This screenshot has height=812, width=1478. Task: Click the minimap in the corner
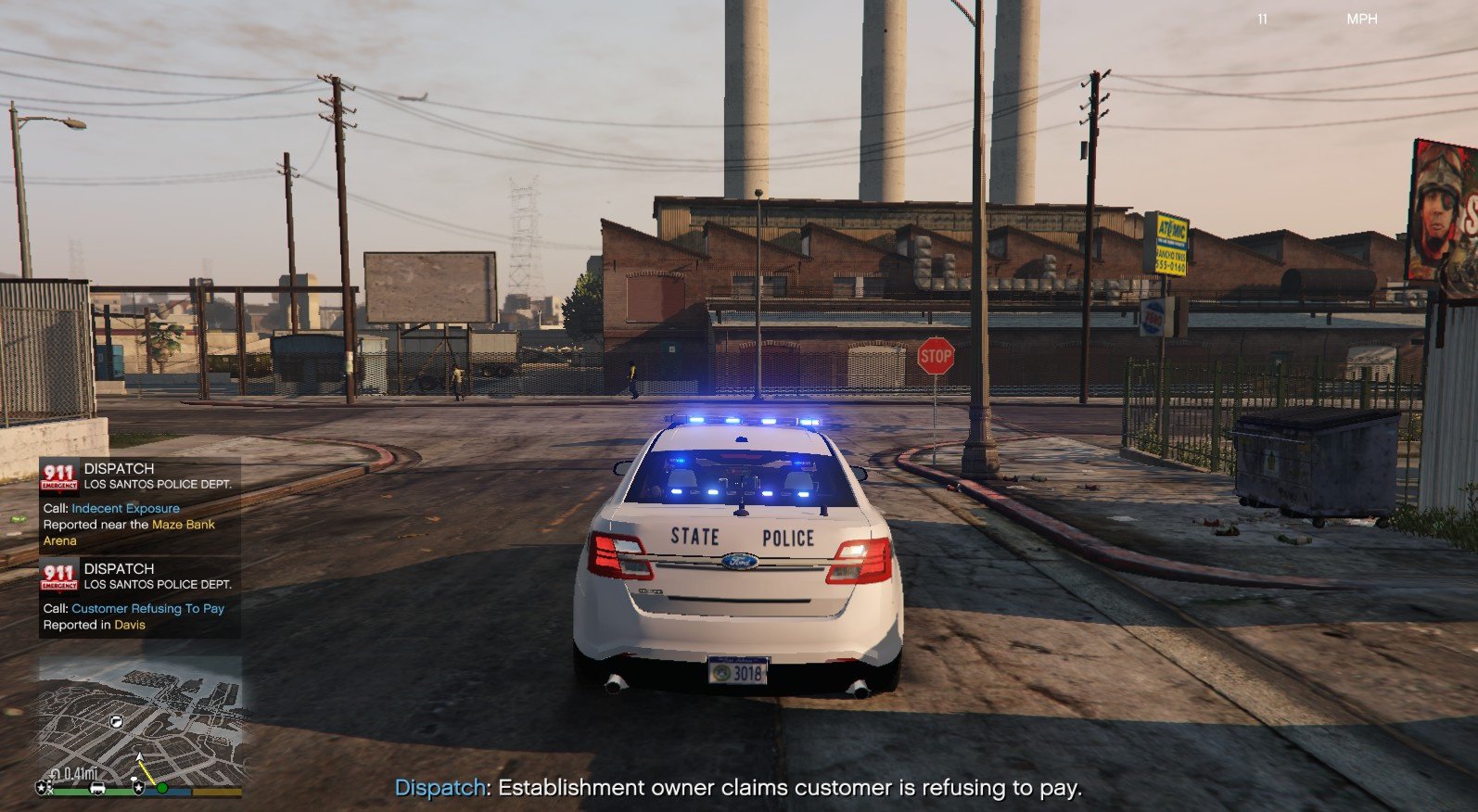click(x=139, y=723)
